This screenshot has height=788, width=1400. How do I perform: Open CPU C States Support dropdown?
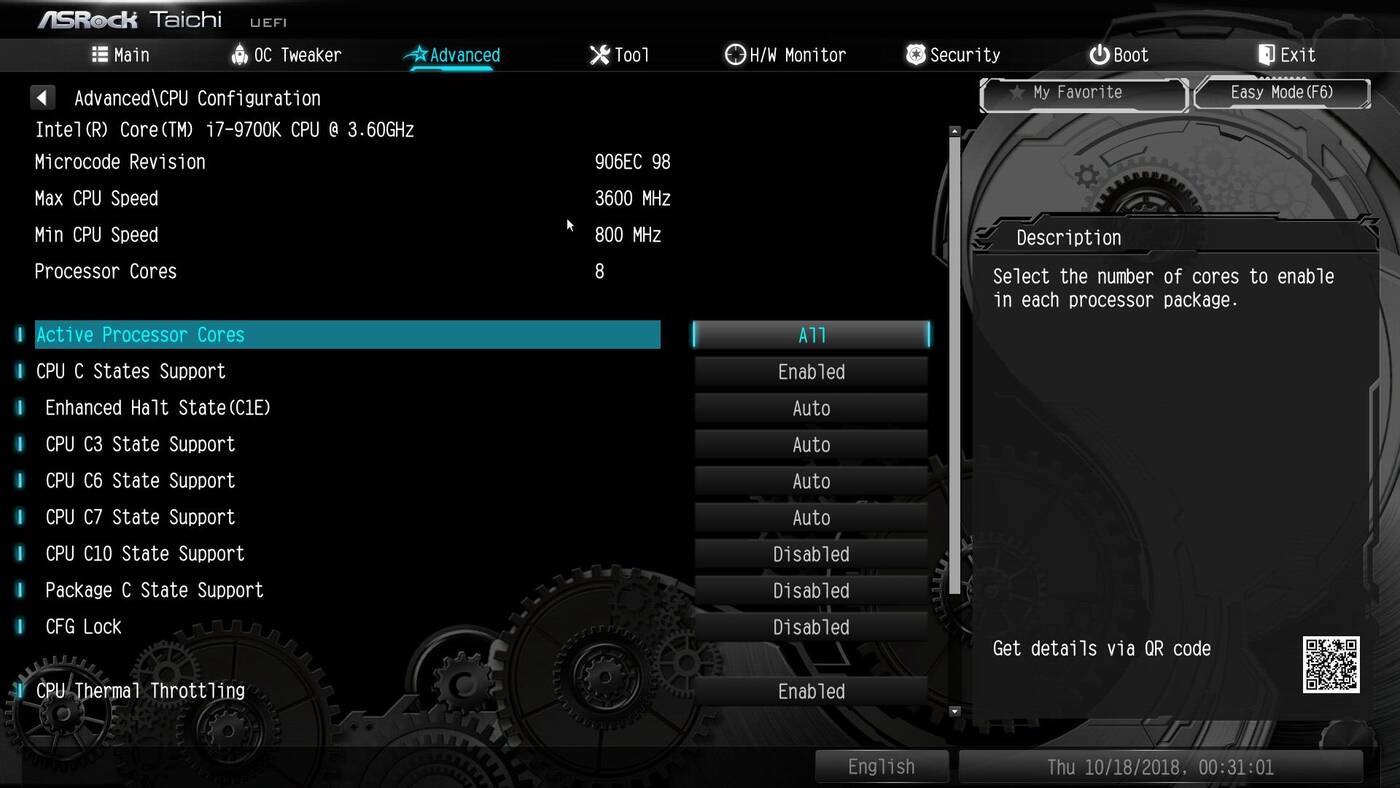coord(811,372)
